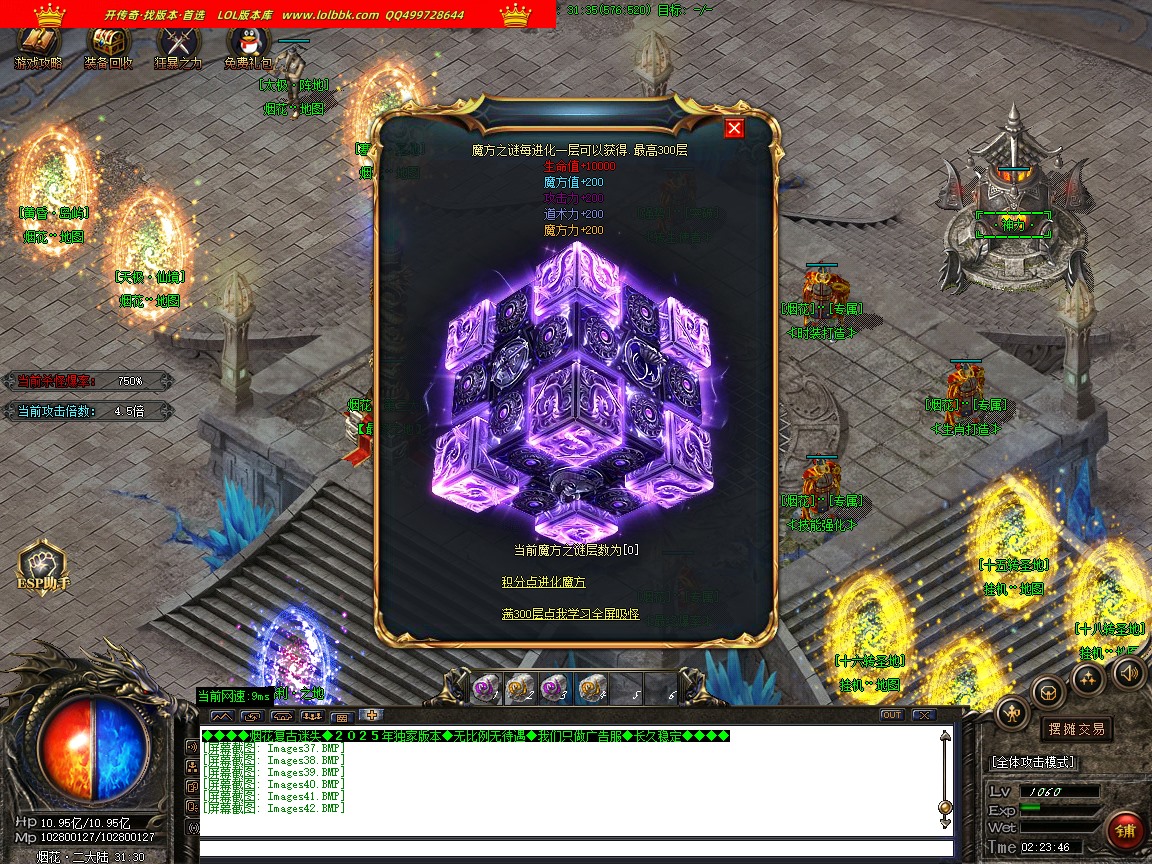The width and height of the screenshot is (1152, 864).
Task: Open 装备回收 treasure chest icon
Action: point(108,44)
